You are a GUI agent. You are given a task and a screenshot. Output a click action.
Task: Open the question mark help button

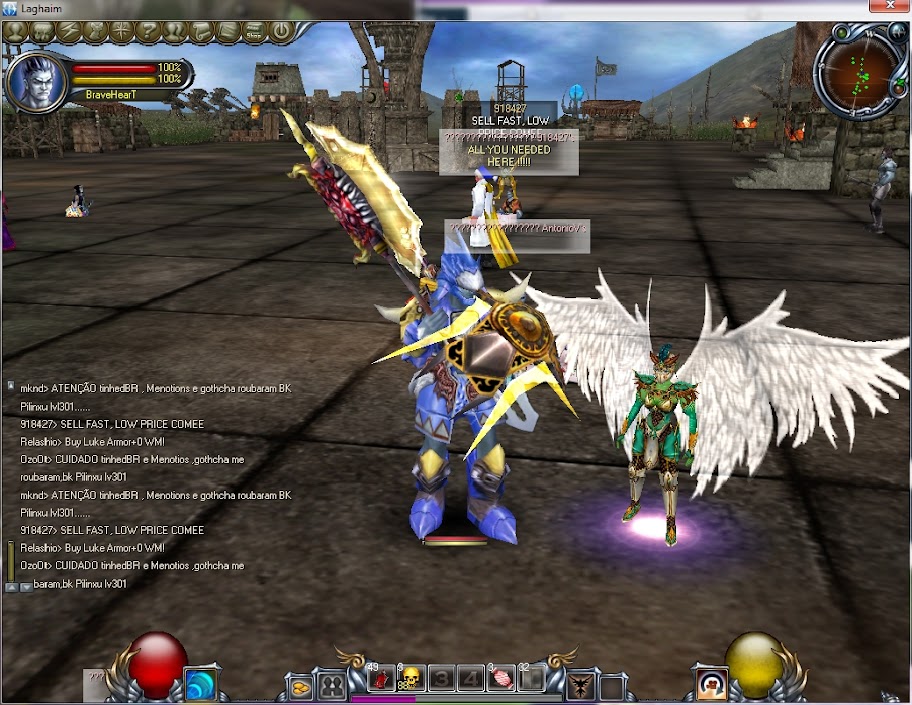(148, 31)
